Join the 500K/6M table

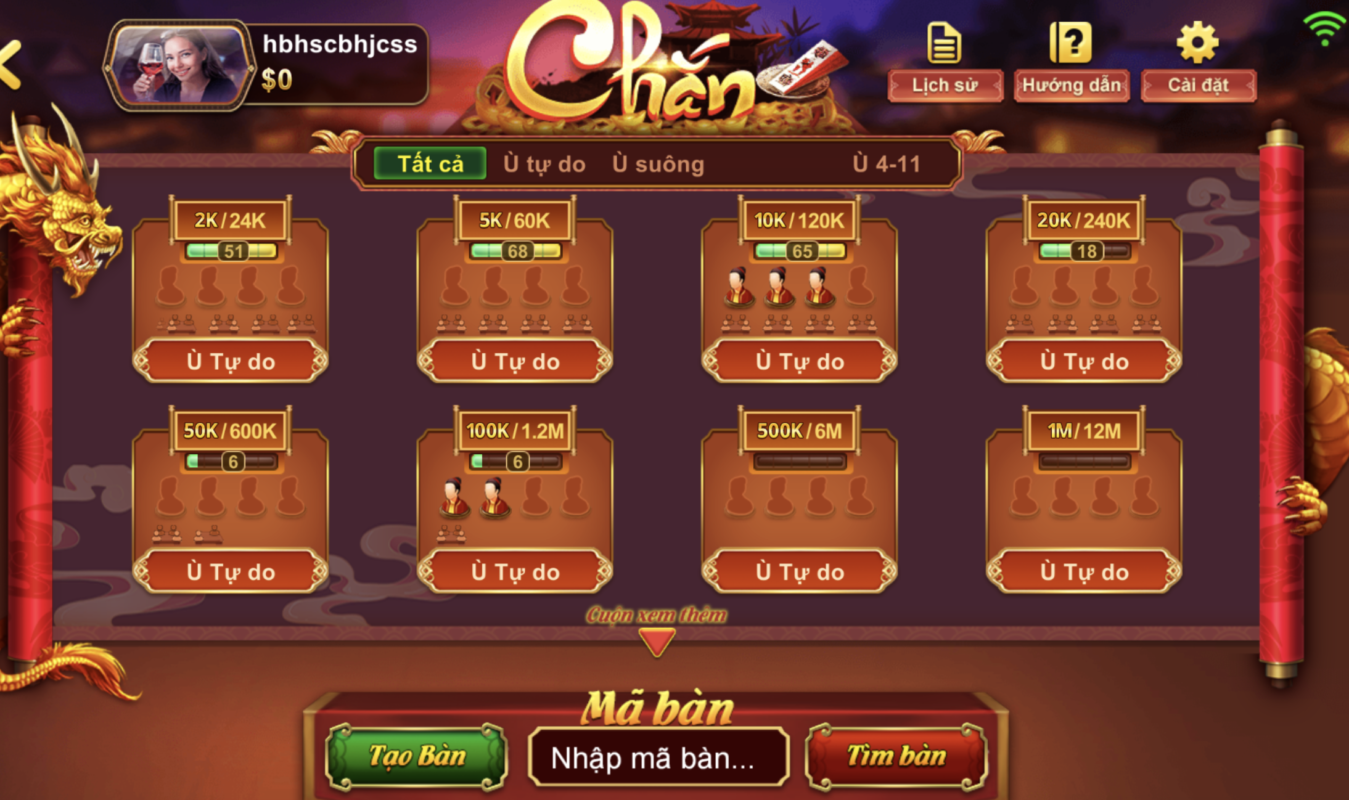pyautogui.click(x=799, y=572)
